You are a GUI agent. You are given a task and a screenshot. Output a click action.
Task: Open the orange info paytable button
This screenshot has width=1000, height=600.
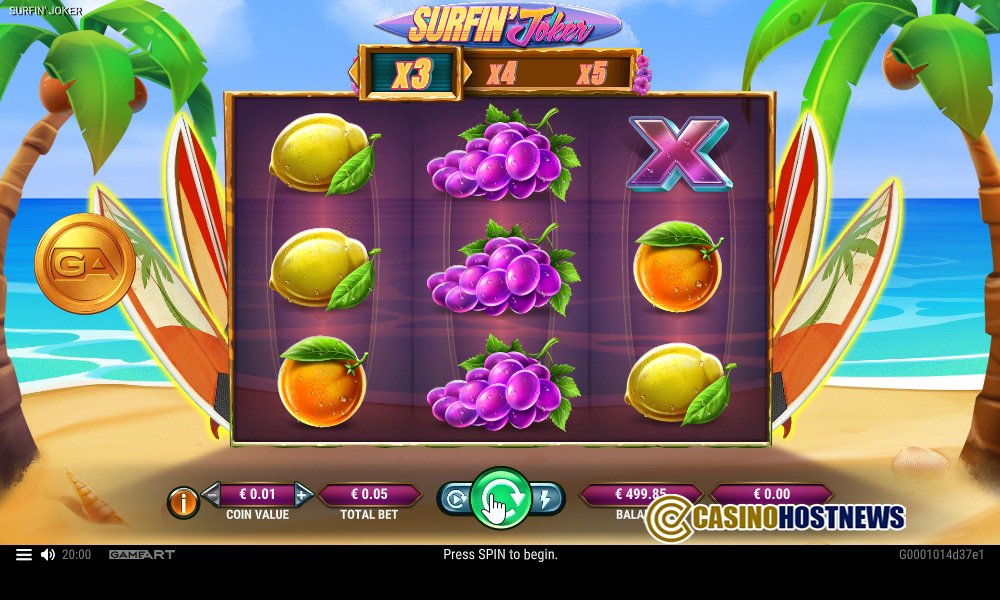(183, 503)
